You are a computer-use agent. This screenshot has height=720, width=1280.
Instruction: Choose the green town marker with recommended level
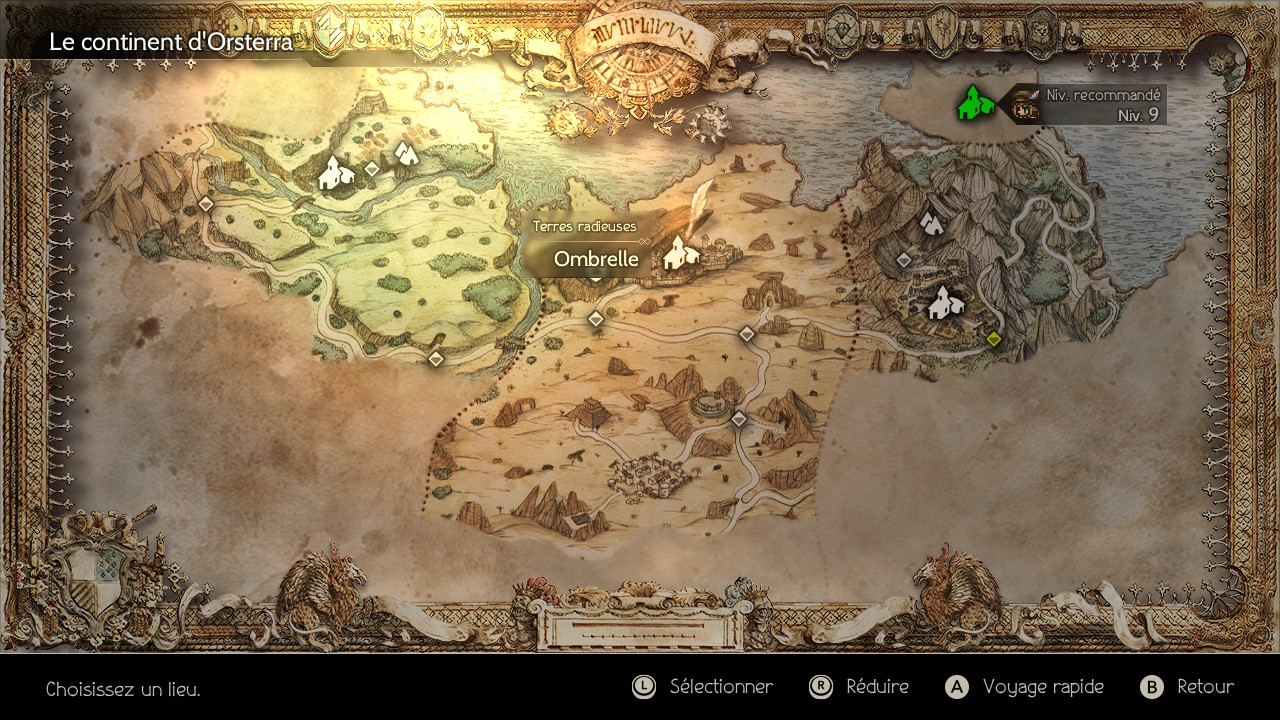click(975, 103)
